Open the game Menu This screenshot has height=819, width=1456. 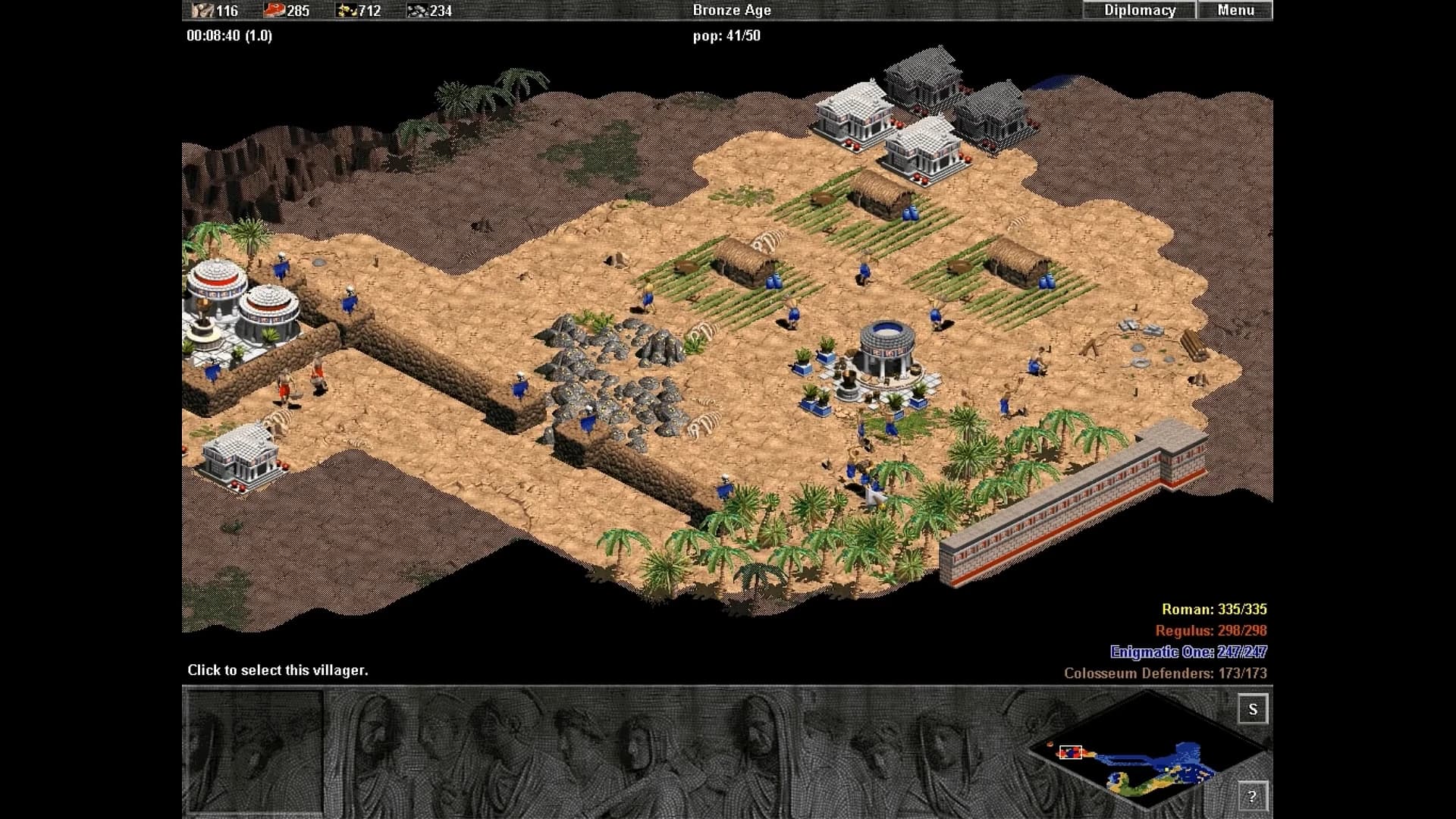tap(1236, 10)
